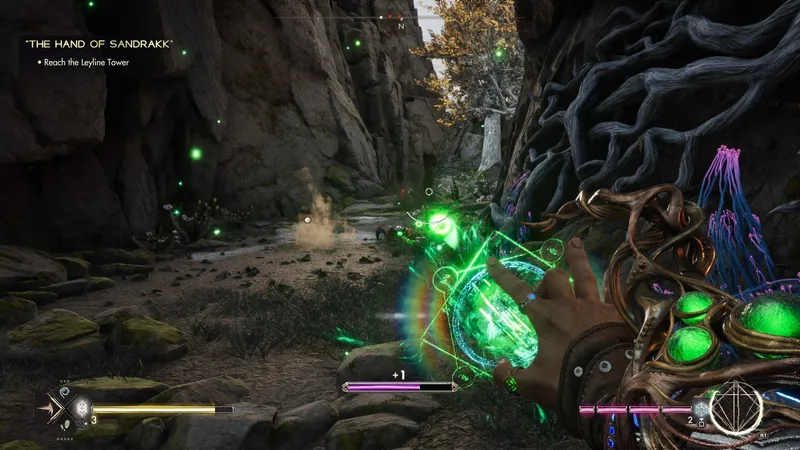
Task: Activate the large circular sigil icon
Action: (x=737, y=407)
